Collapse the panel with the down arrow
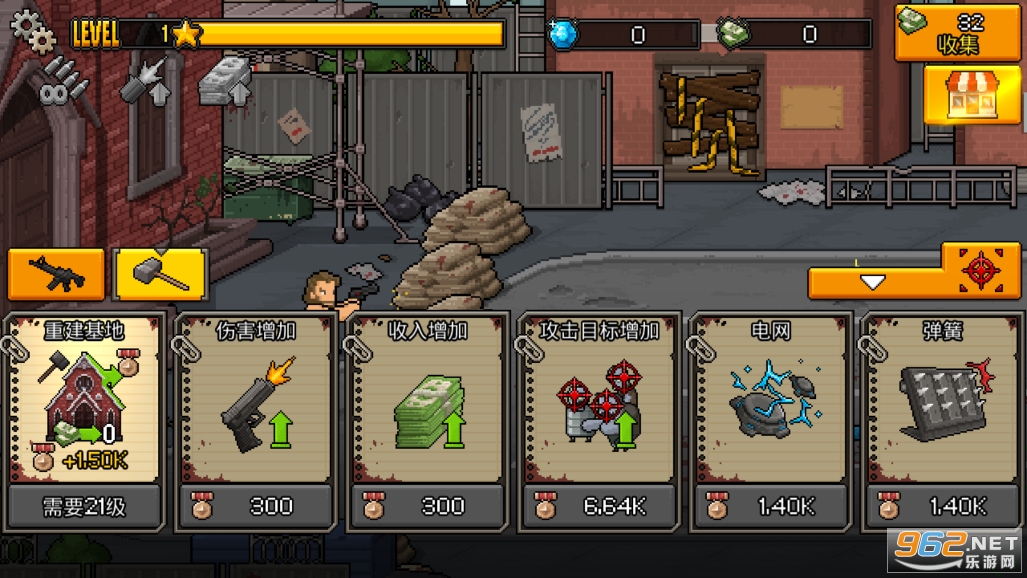The height and width of the screenshot is (578, 1027). pyautogui.click(x=874, y=283)
